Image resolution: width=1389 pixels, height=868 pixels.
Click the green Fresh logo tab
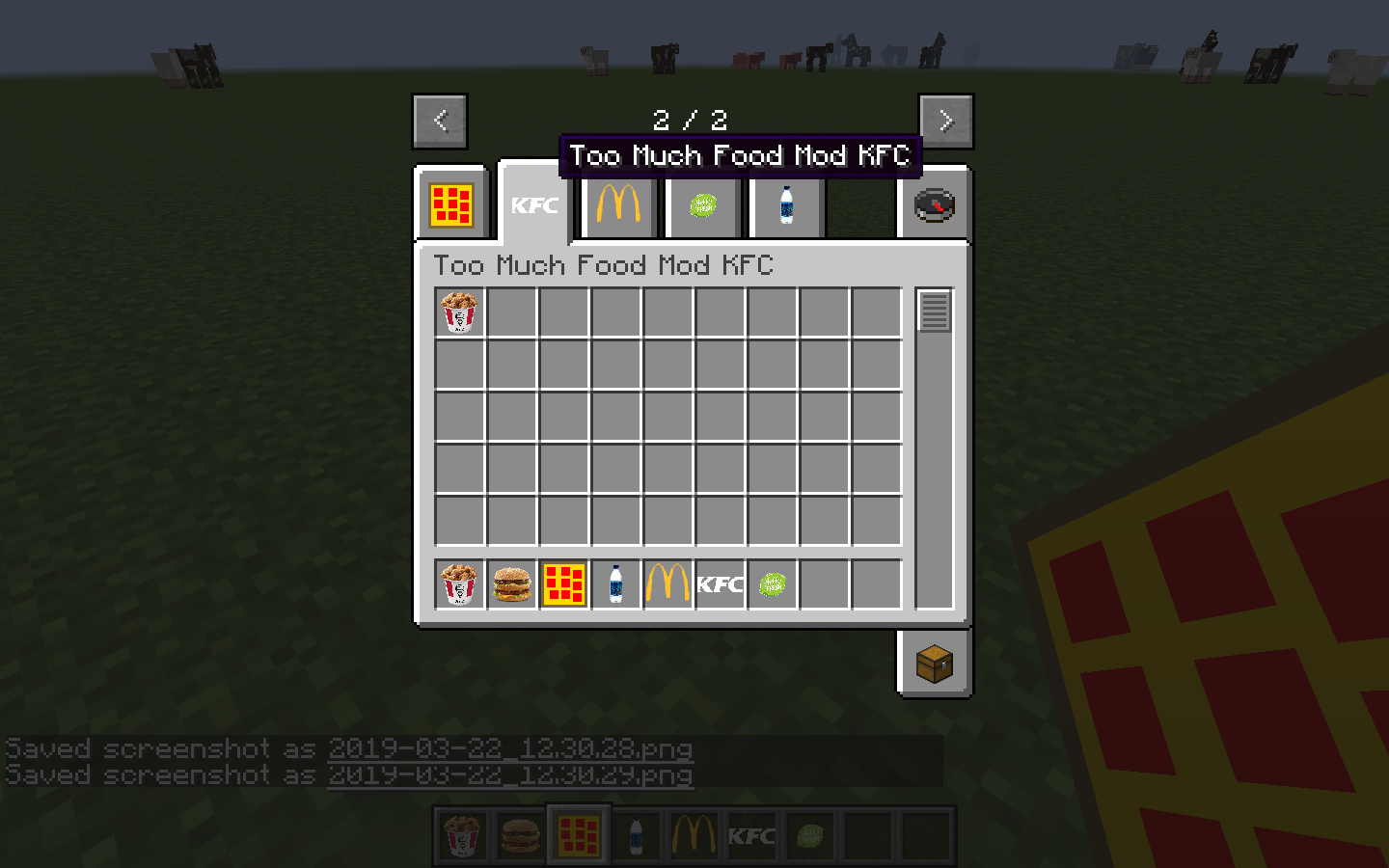[x=703, y=205]
